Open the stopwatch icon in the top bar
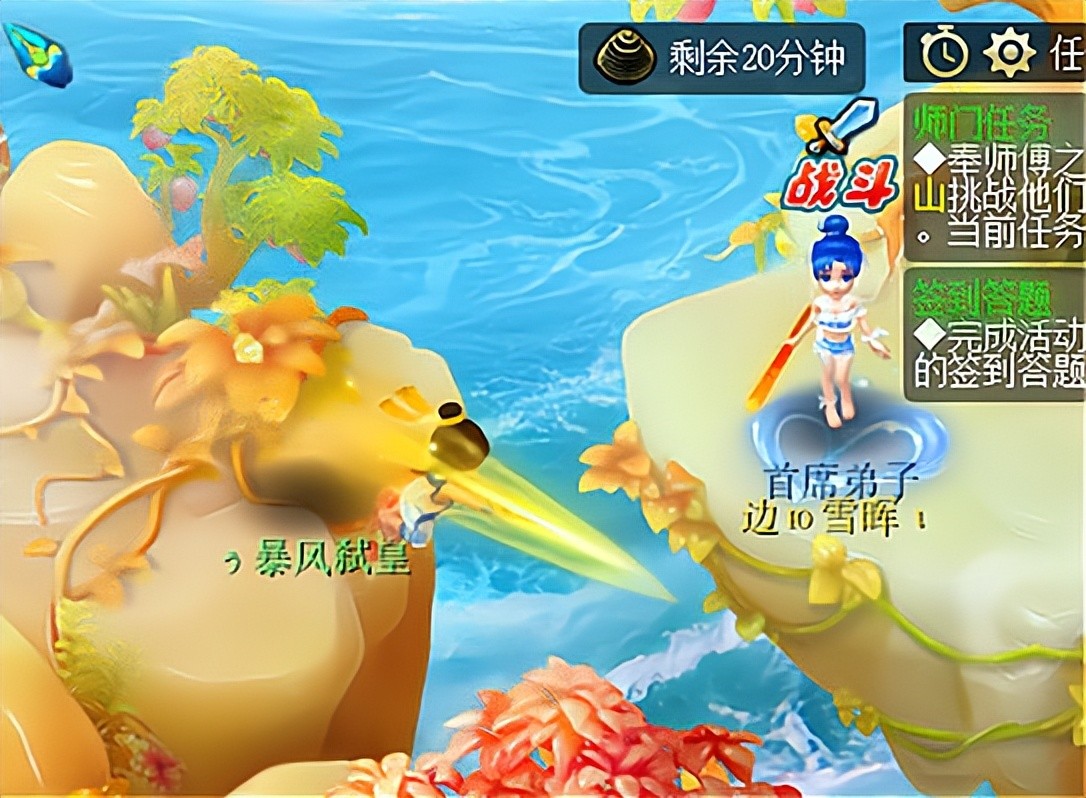The width and height of the screenshot is (1086, 798). [944, 54]
